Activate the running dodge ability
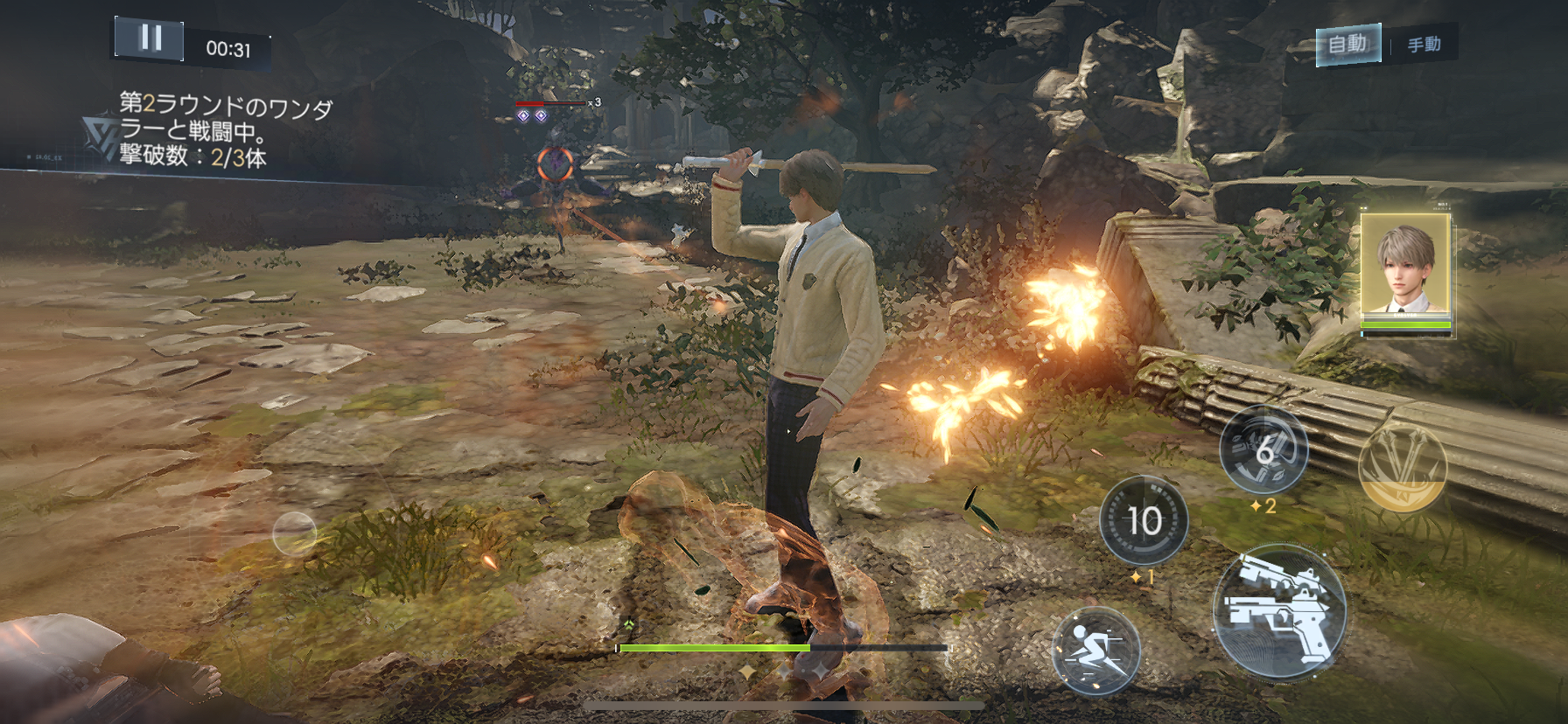 point(1095,651)
